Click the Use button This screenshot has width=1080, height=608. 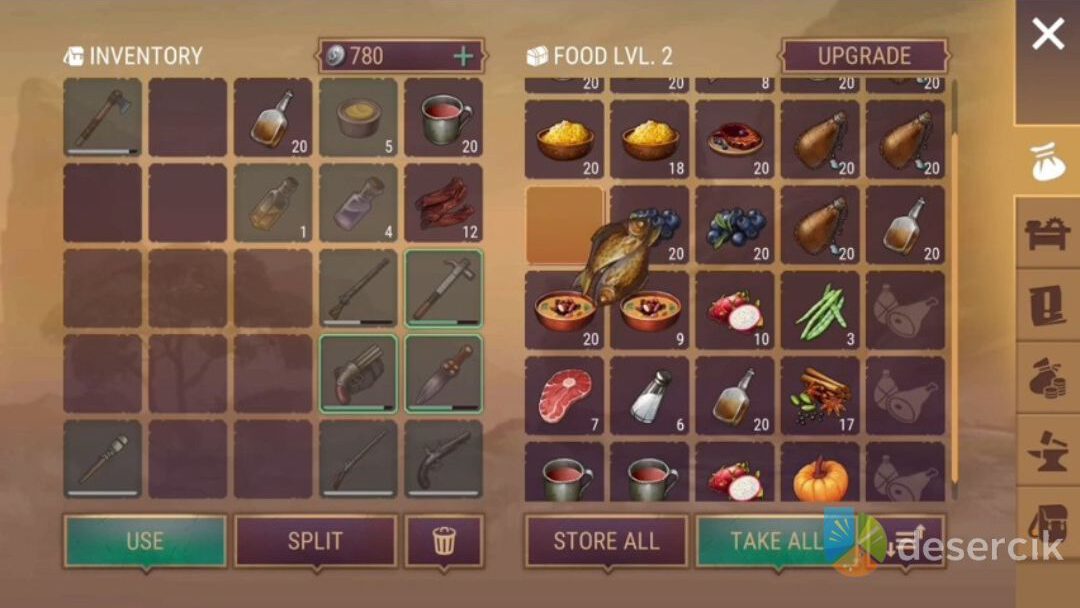tap(145, 541)
